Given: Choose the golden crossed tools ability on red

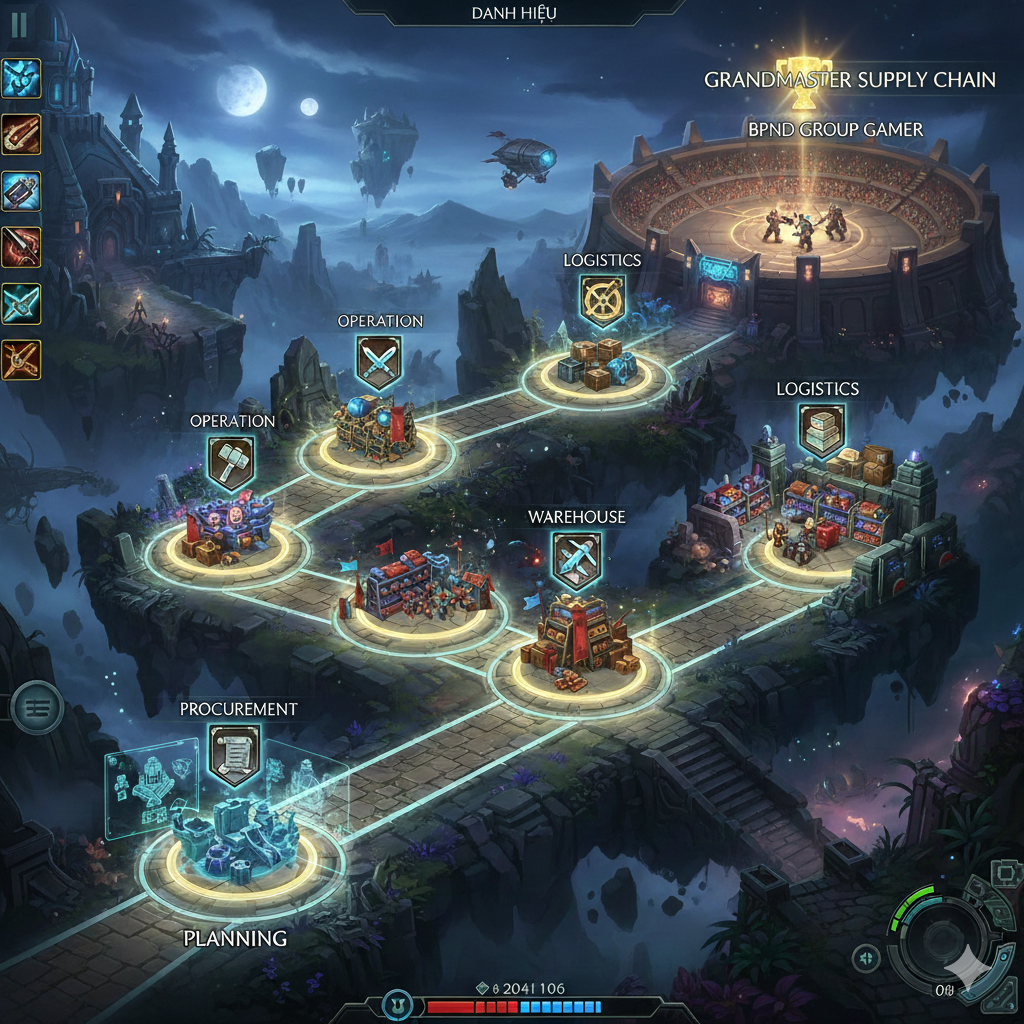Looking at the screenshot, I should coord(21,358).
